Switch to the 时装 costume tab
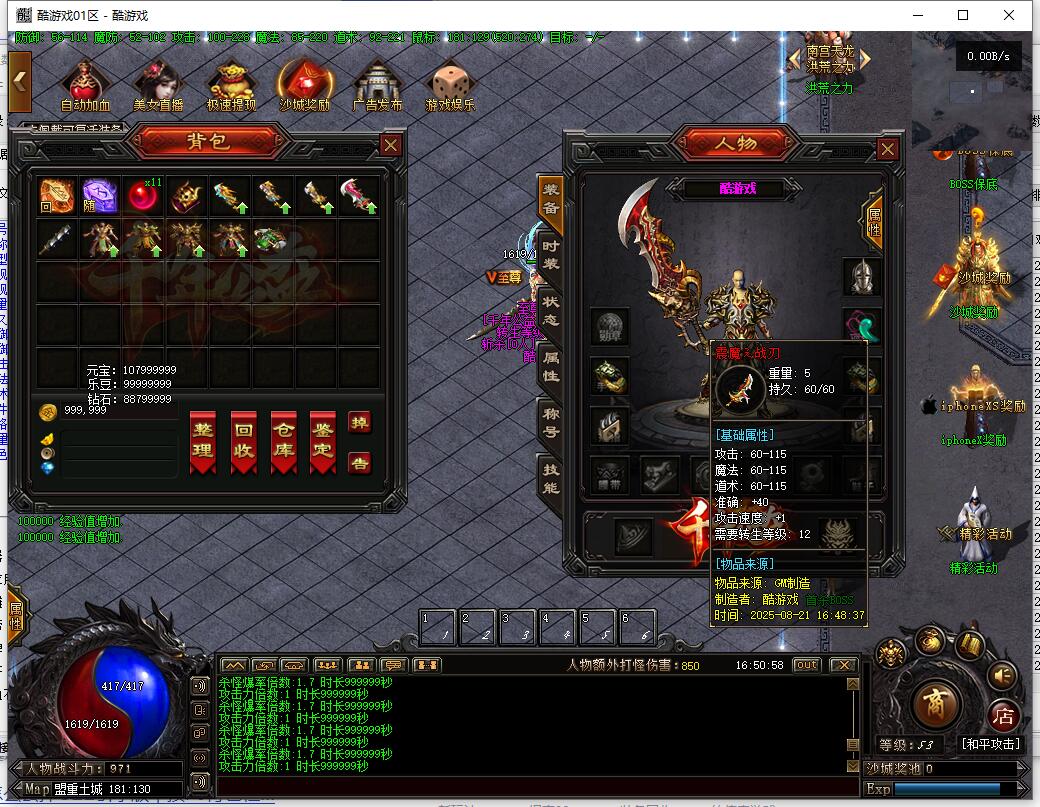The height and width of the screenshot is (807, 1040). [550, 255]
